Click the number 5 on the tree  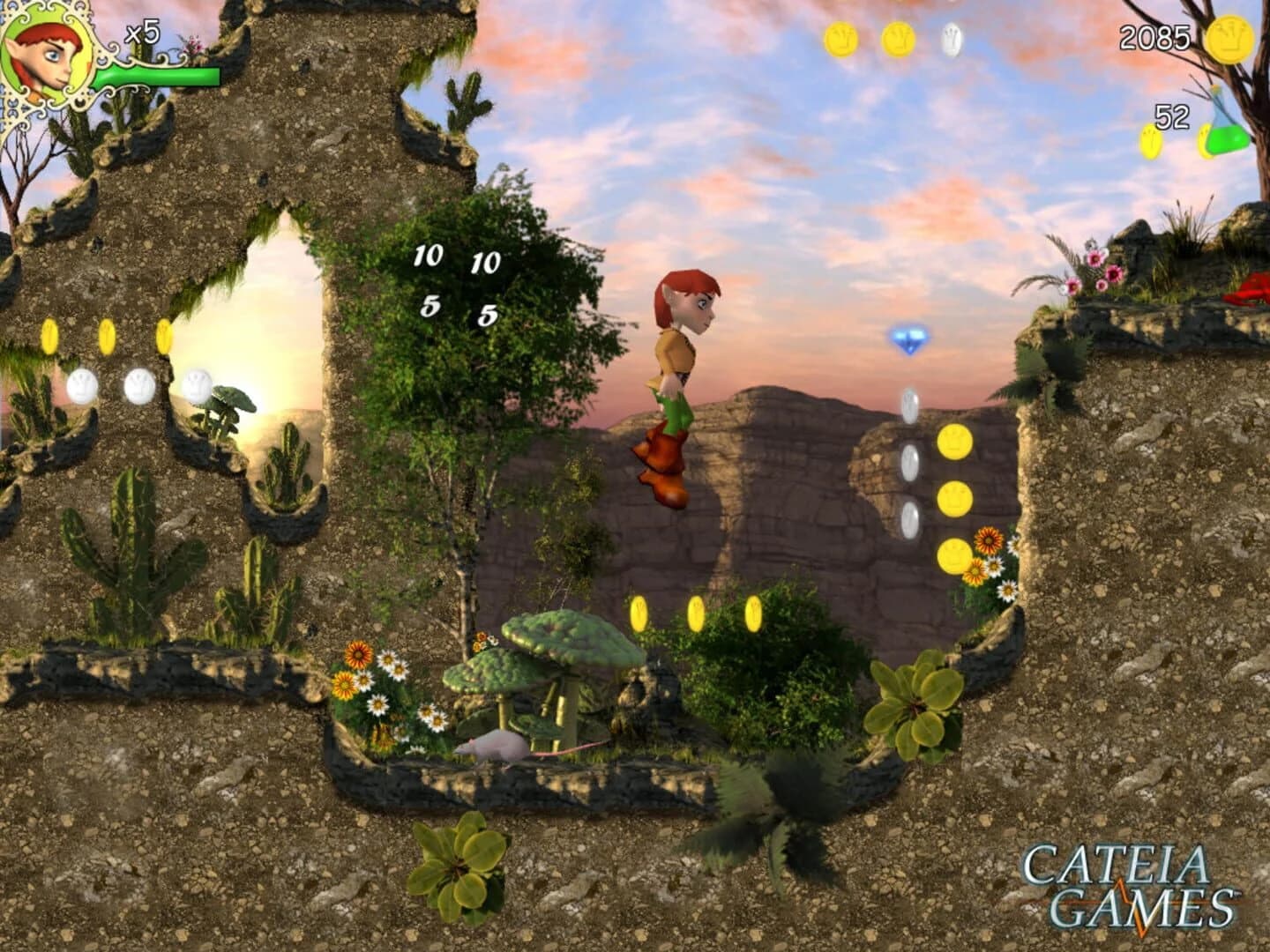pyautogui.click(x=430, y=307)
